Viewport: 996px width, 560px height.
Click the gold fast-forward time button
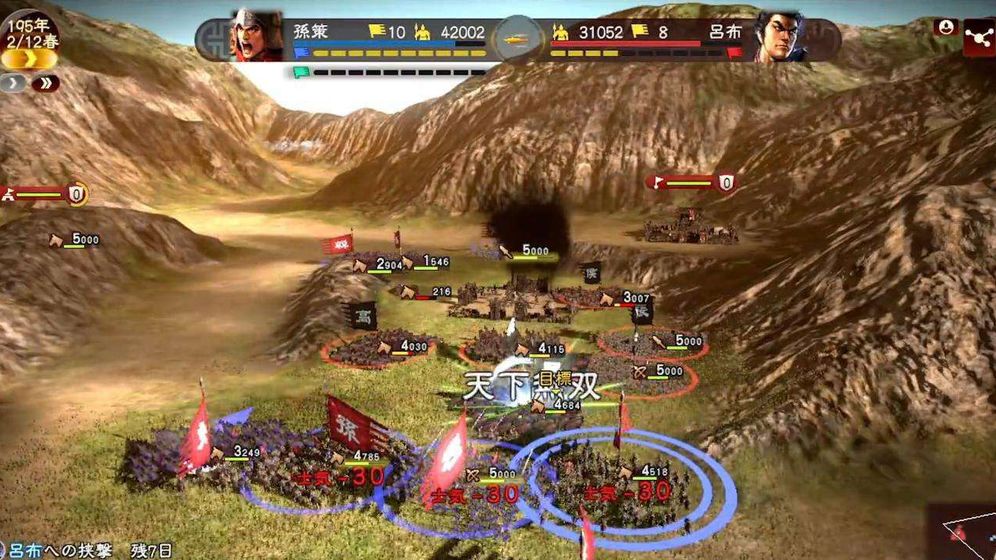pos(28,59)
